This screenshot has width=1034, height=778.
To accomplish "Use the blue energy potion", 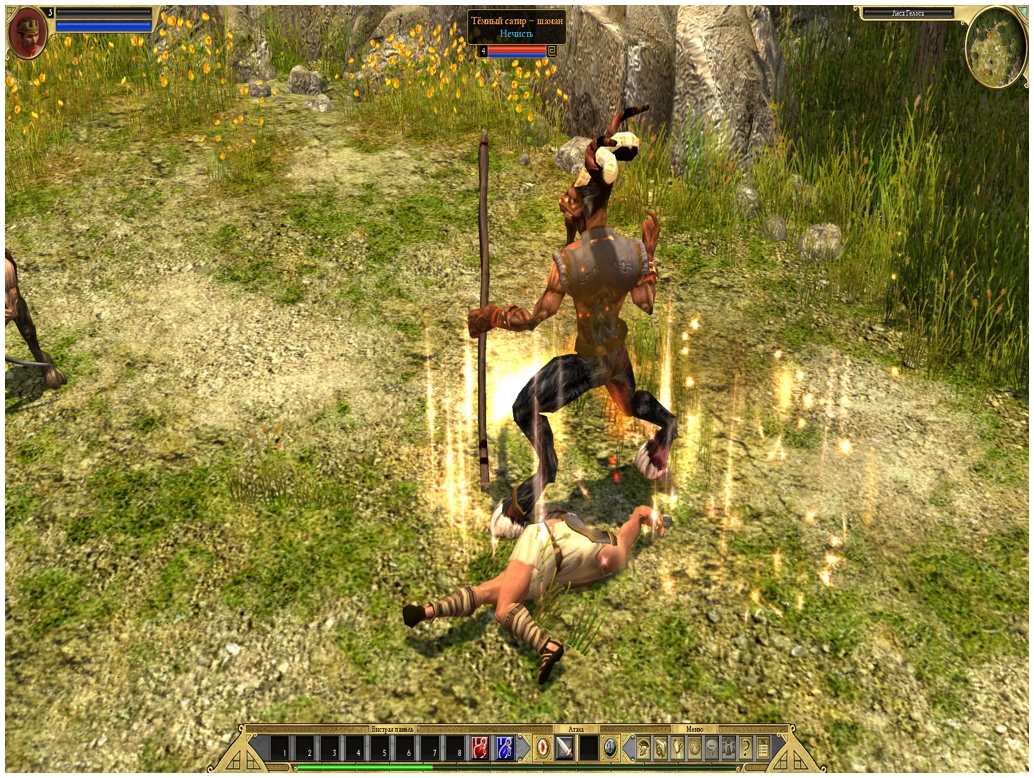I will point(505,748).
